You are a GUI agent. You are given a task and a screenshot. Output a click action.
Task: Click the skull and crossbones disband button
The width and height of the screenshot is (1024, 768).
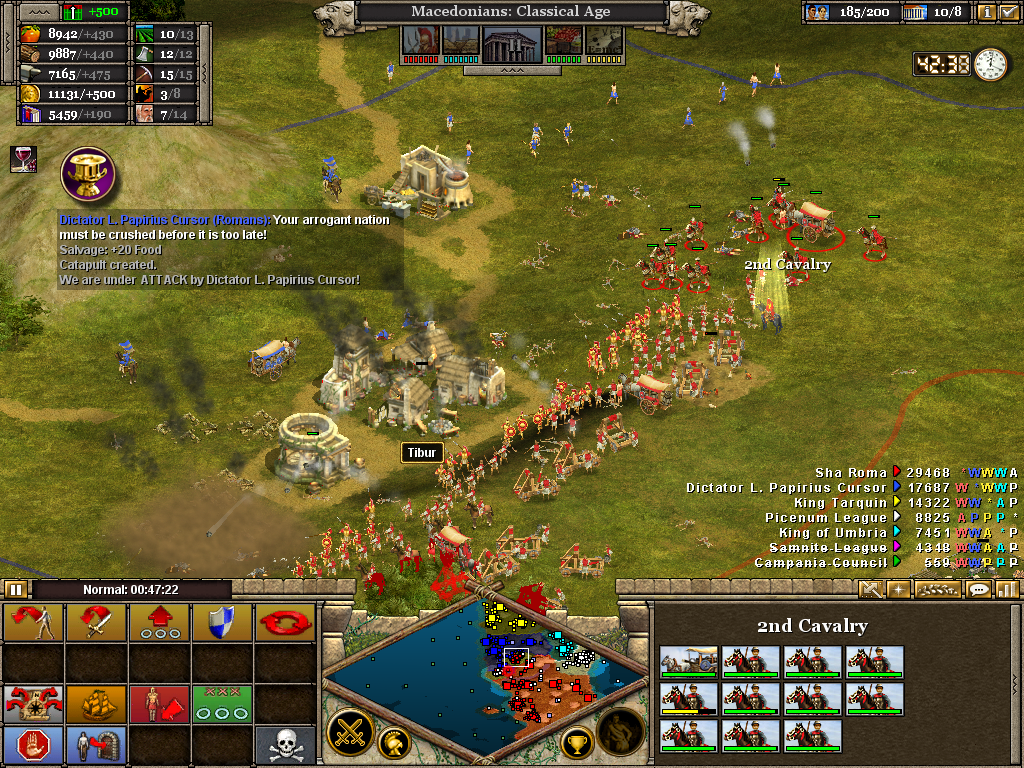click(285, 745)
